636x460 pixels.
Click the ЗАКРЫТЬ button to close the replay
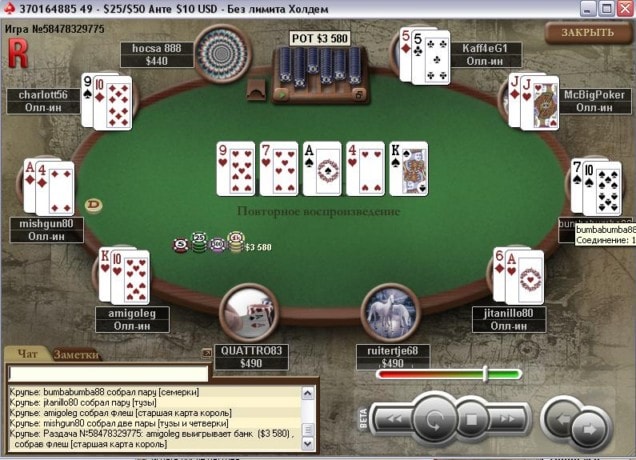point(588,32)
